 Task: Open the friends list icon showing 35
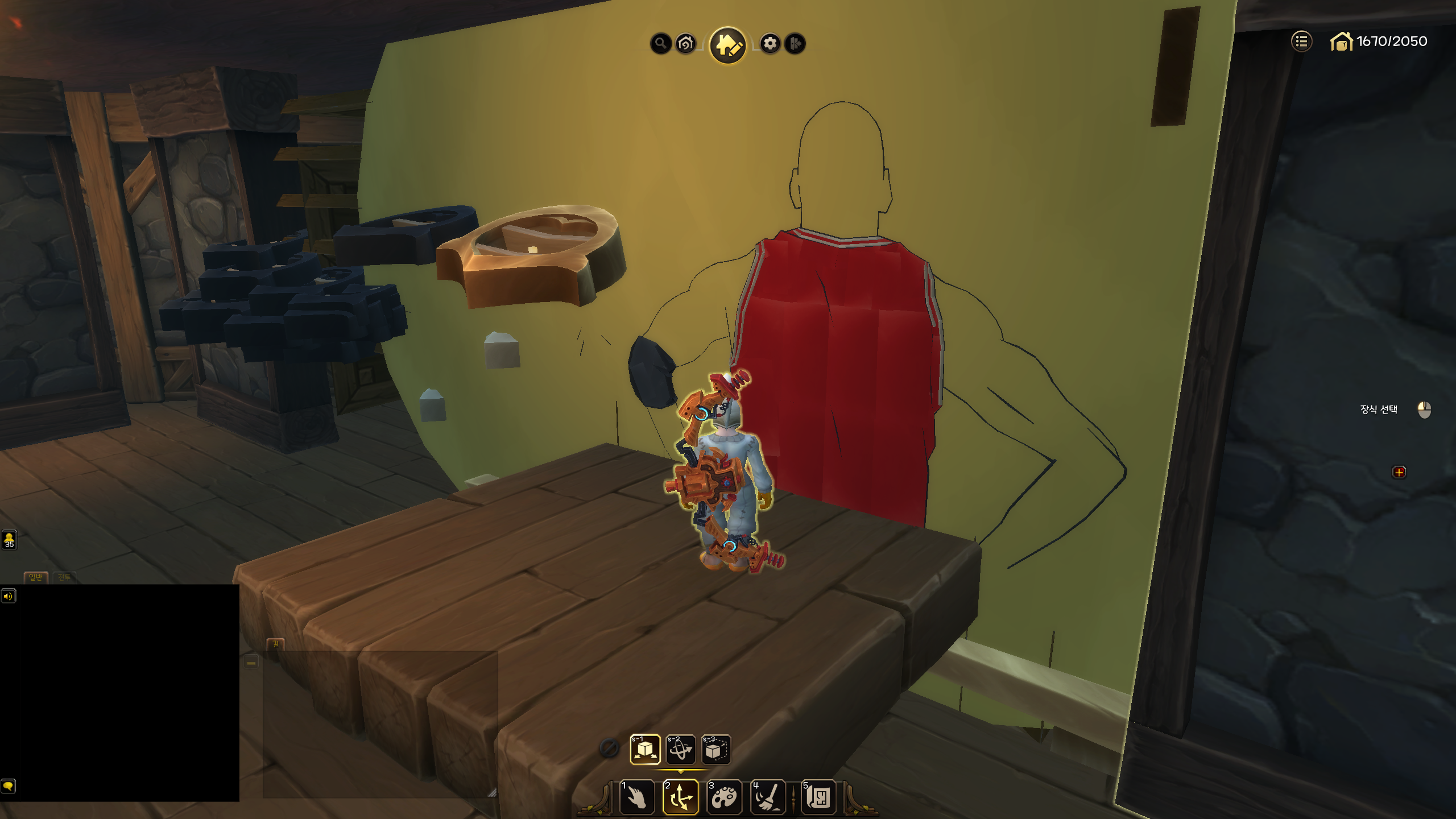tap(9, 539)
